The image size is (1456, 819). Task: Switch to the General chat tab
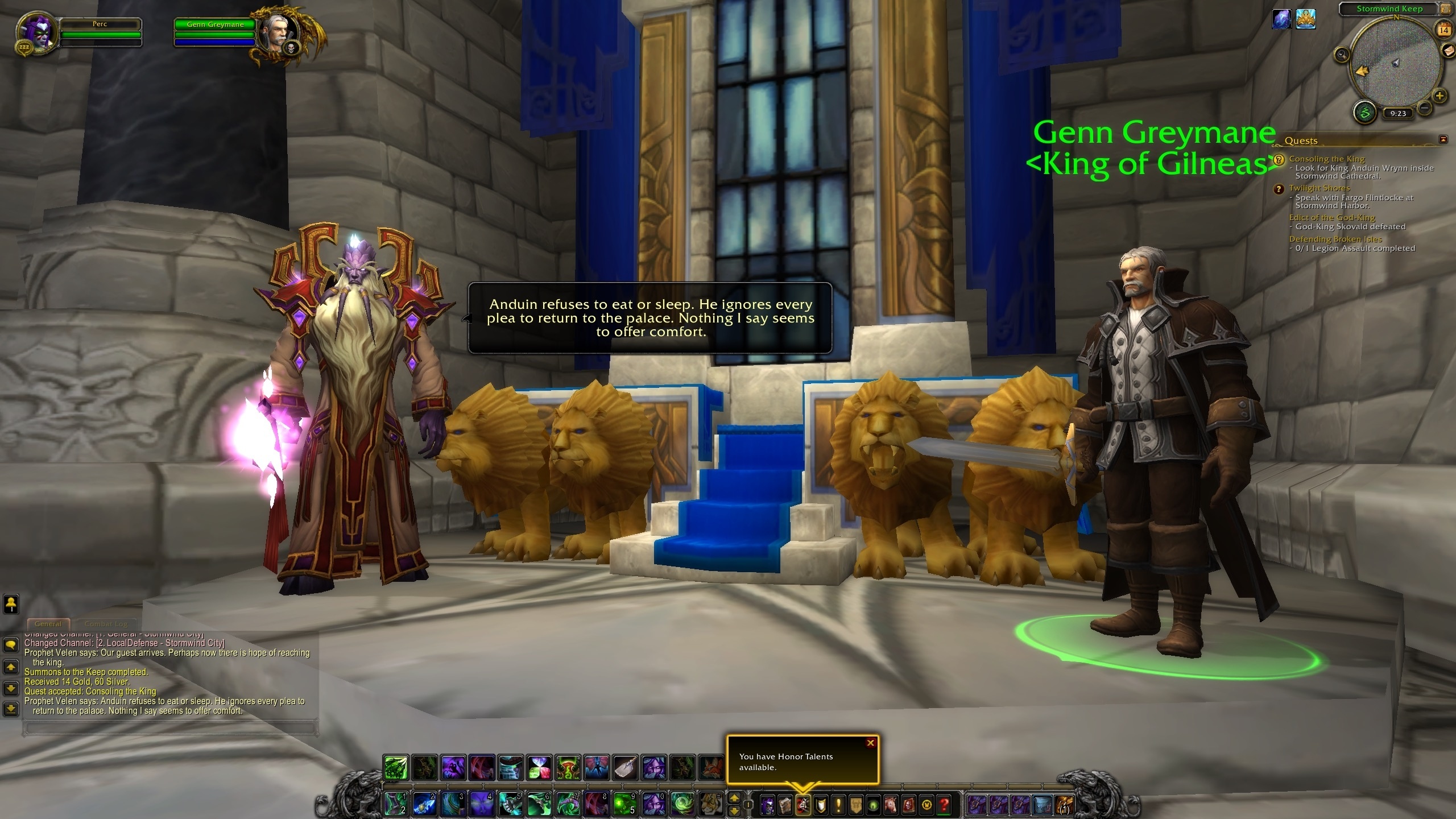pos(48,623)
